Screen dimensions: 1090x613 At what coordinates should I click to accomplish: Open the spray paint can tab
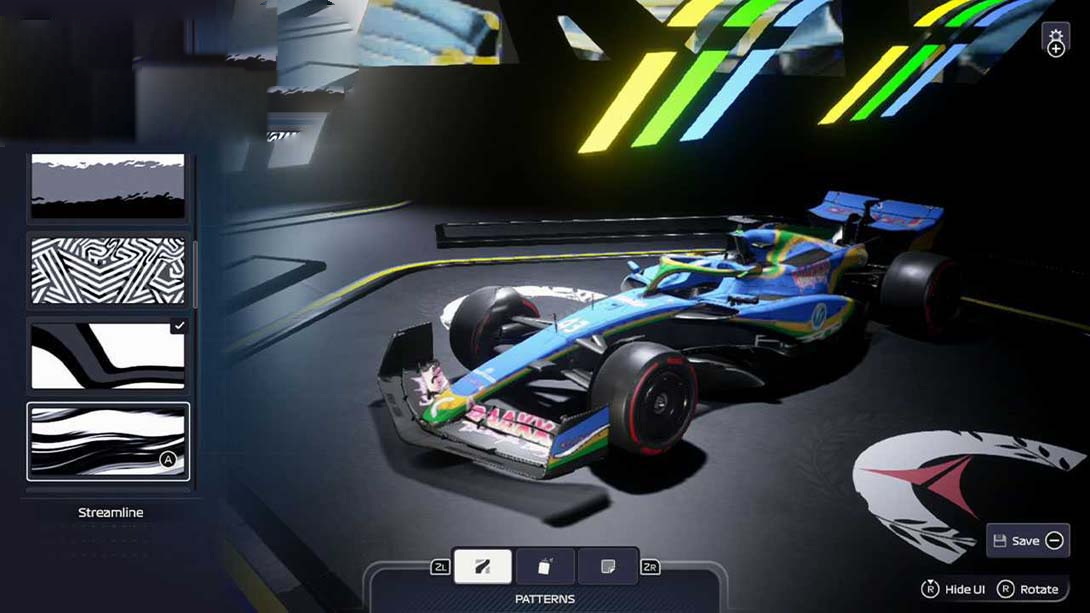coord(545,567)
